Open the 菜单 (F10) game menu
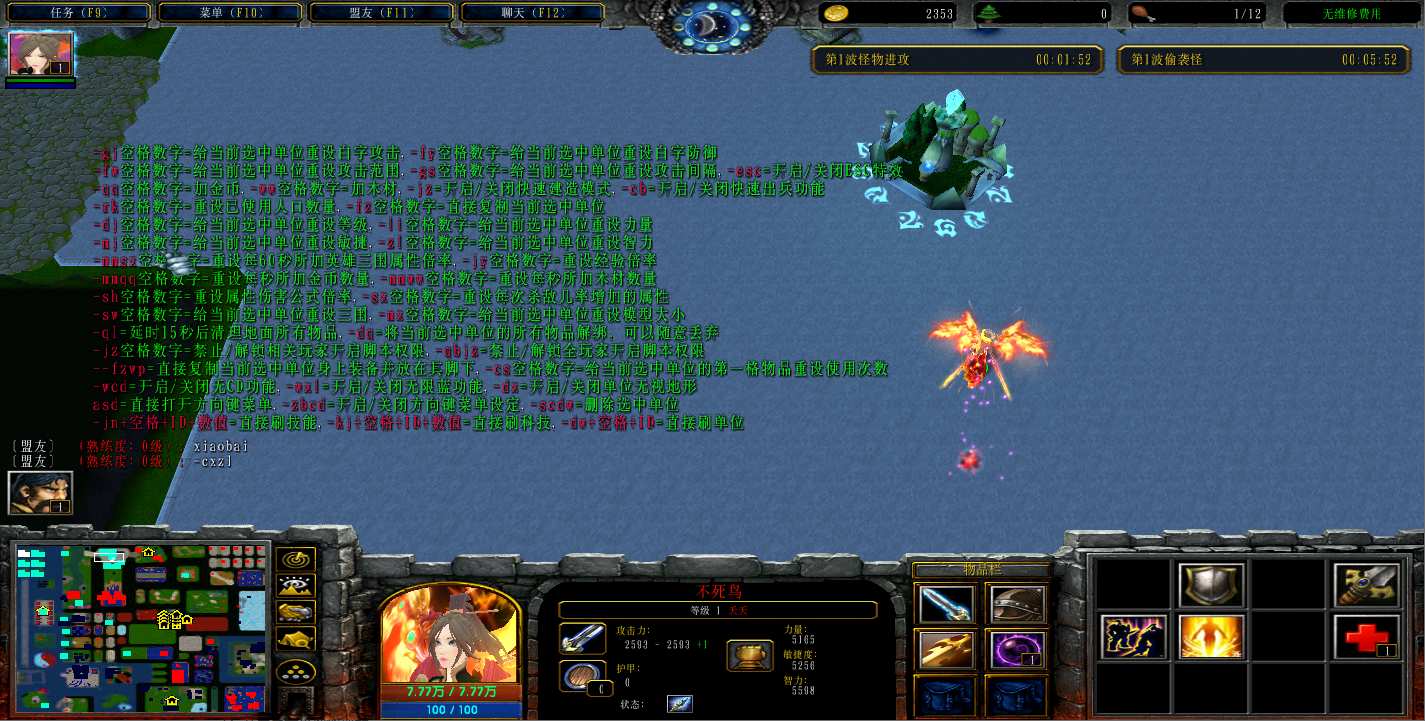 [x=230, y=13]
